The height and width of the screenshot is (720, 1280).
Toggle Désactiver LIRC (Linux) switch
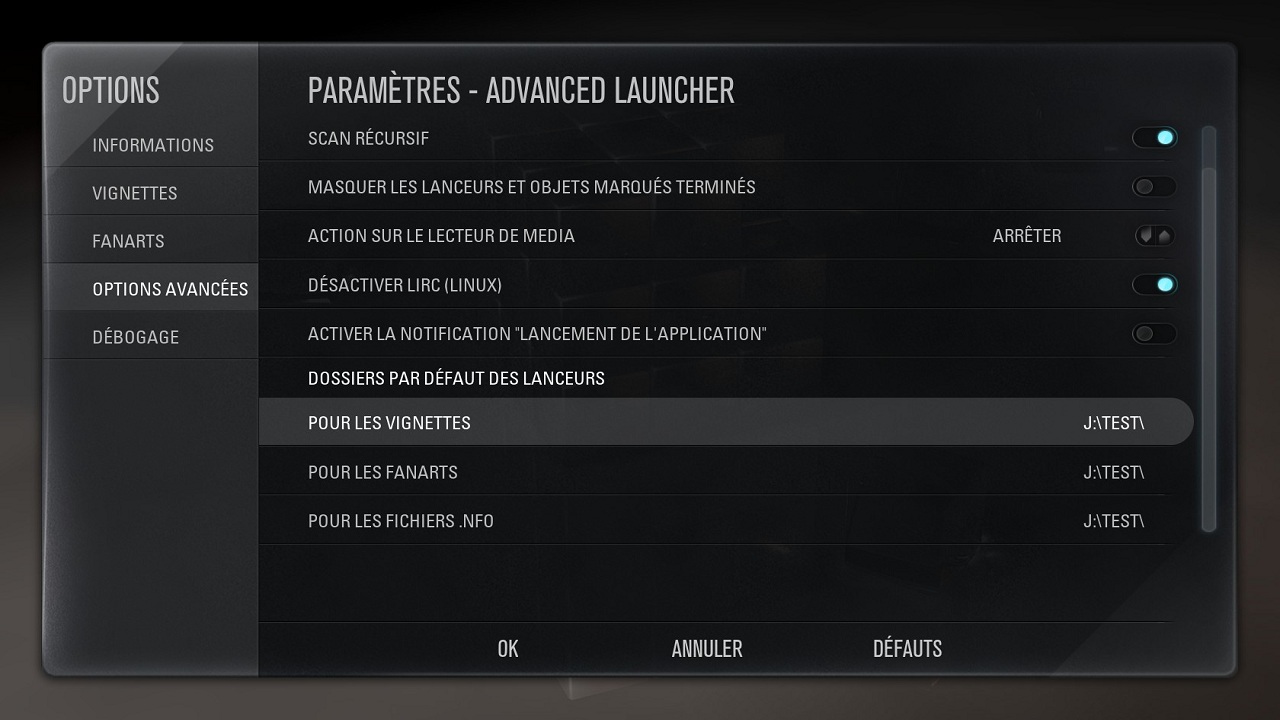1154,285
